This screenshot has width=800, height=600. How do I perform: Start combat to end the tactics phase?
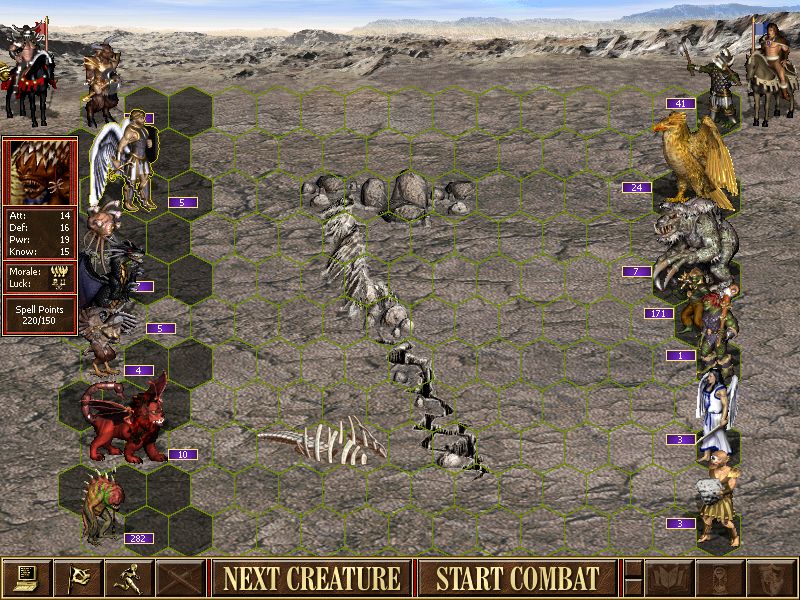[517, 578]
